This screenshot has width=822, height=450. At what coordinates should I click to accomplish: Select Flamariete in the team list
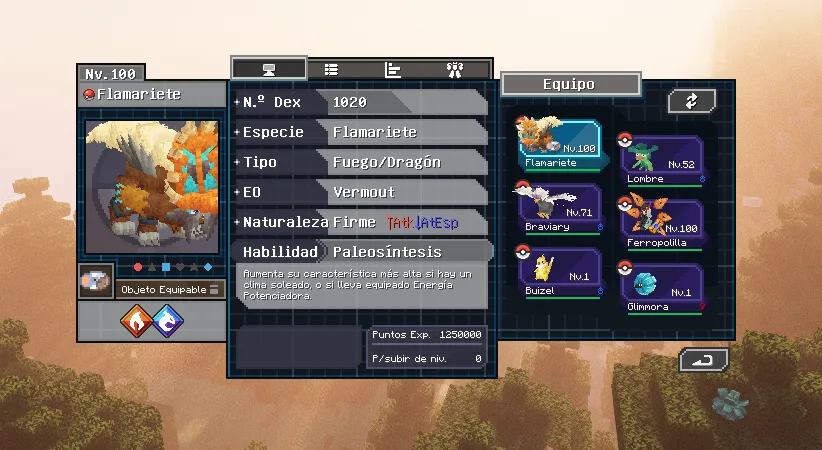click(559, 146)
